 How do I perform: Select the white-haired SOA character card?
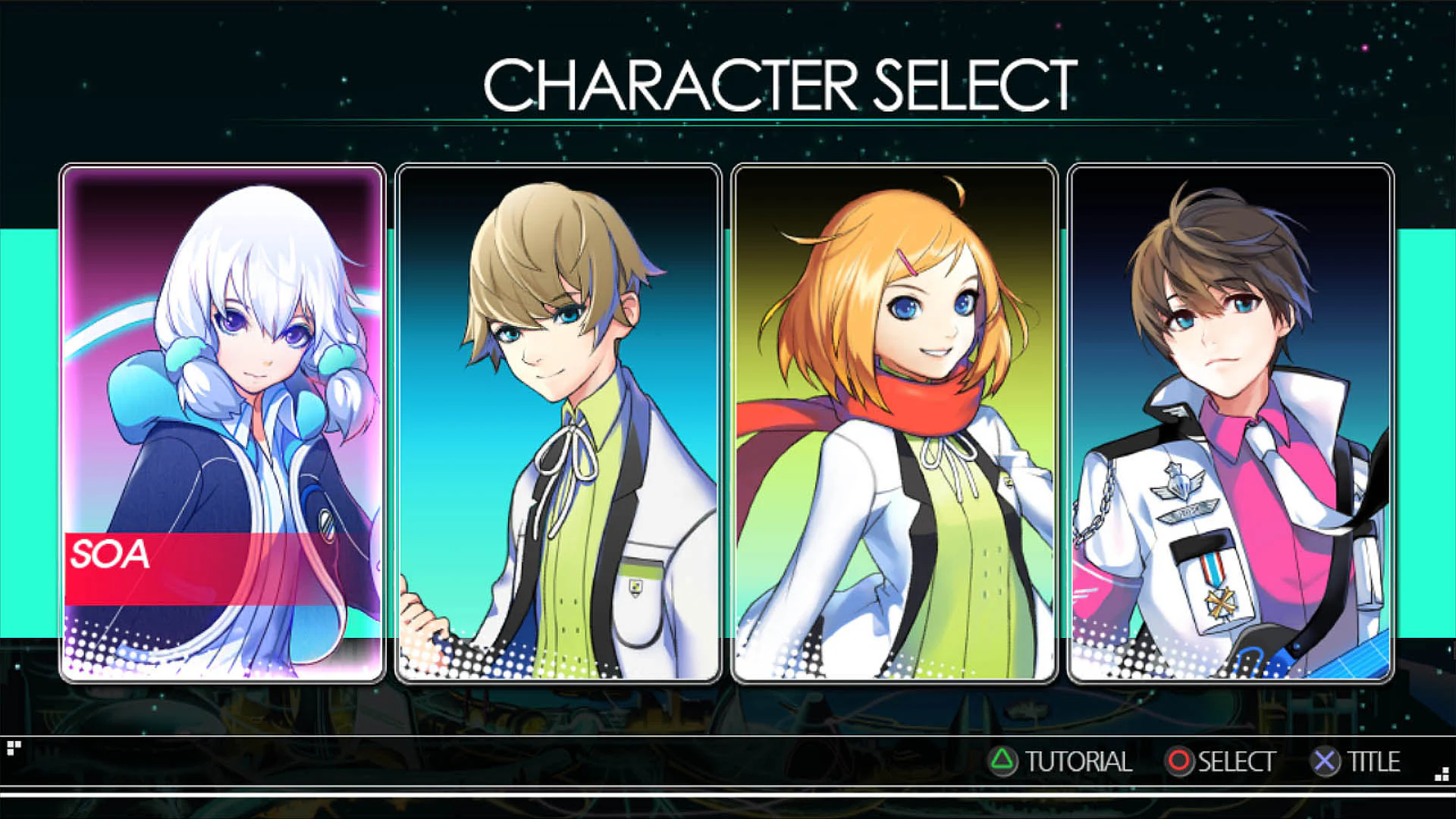pyautogui.click(x=222, y=422)
